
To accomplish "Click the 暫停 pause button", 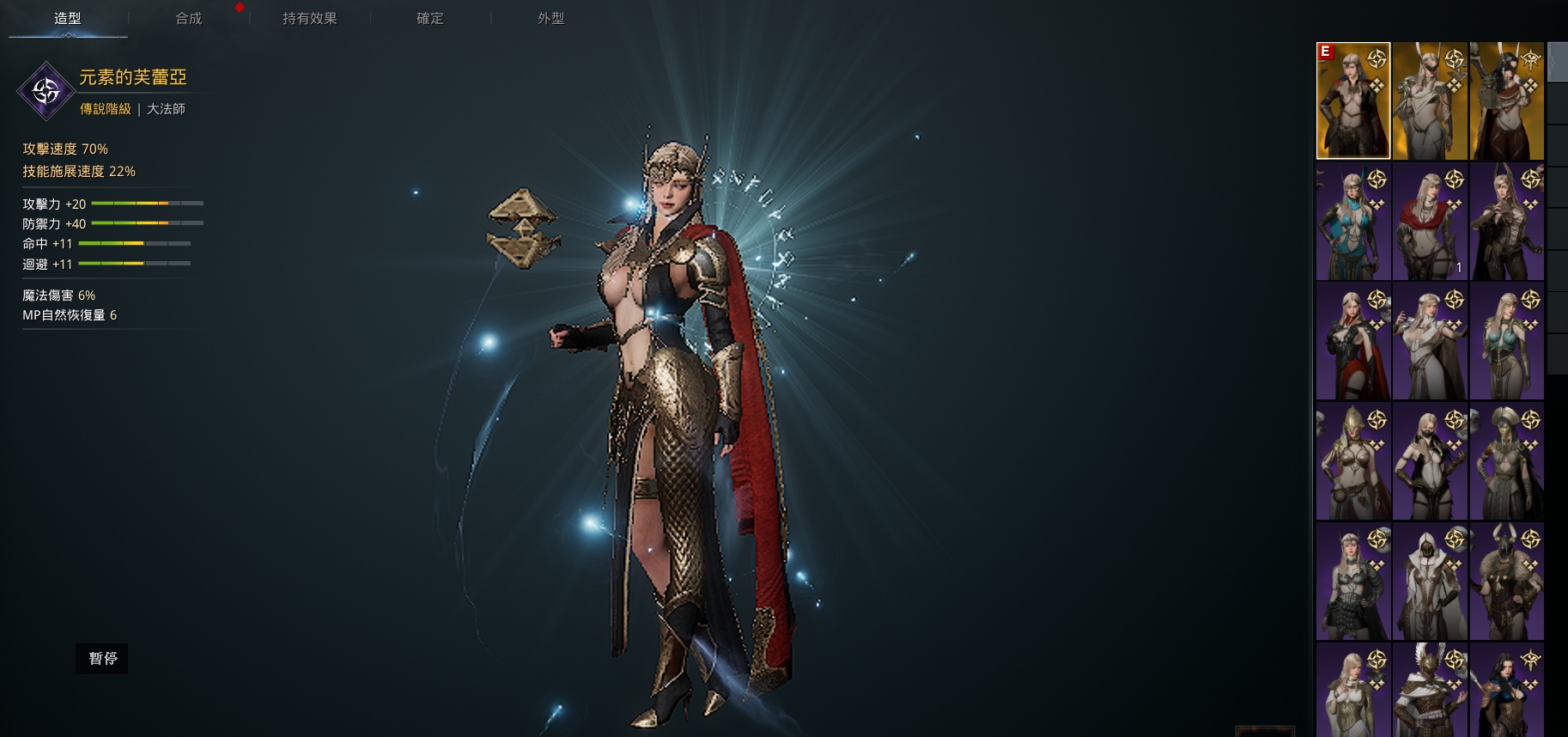I will coord(102,658).
